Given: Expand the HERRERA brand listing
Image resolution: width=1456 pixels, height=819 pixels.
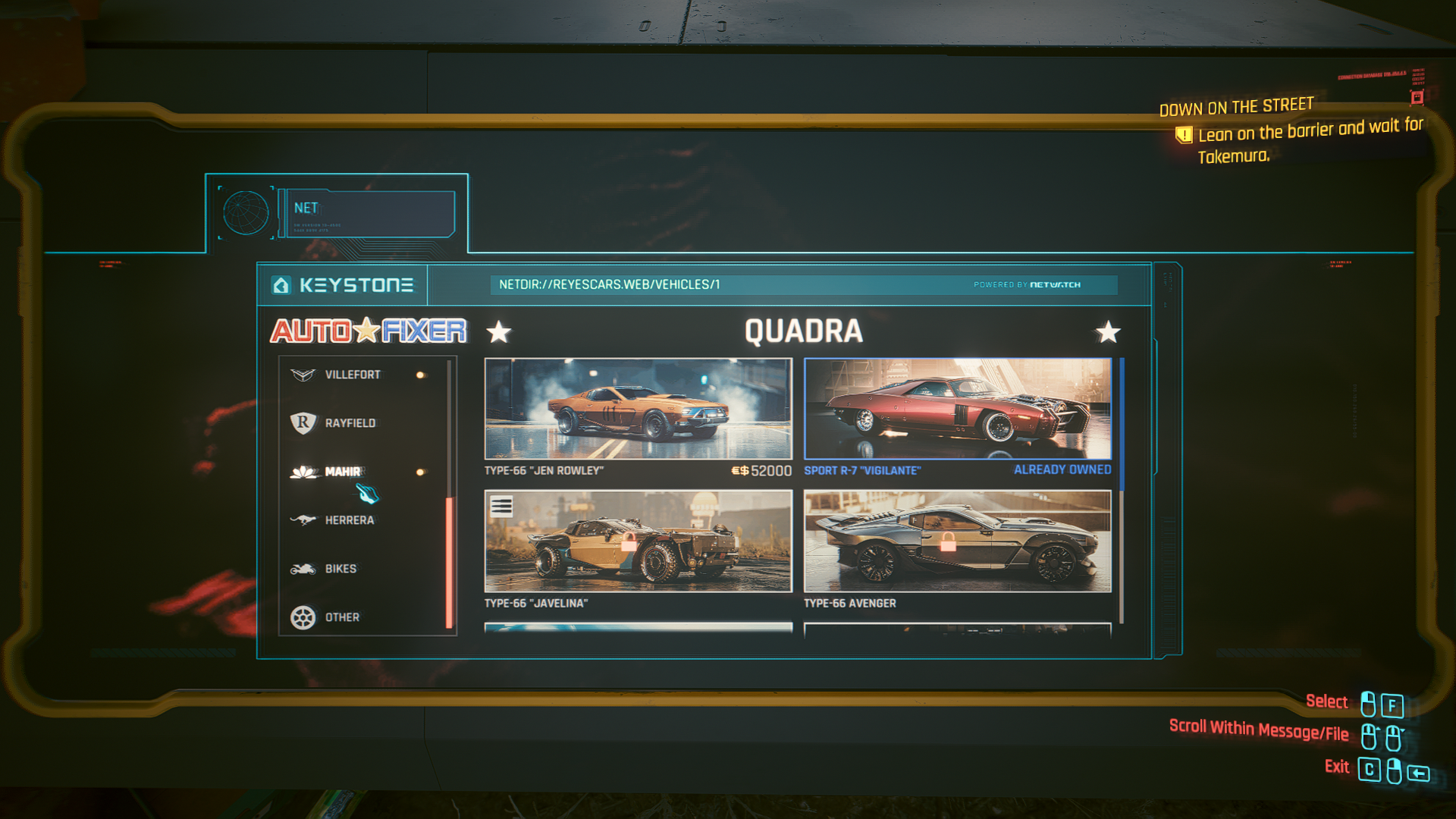Looking at the screenshot, I should click(351, 519).
